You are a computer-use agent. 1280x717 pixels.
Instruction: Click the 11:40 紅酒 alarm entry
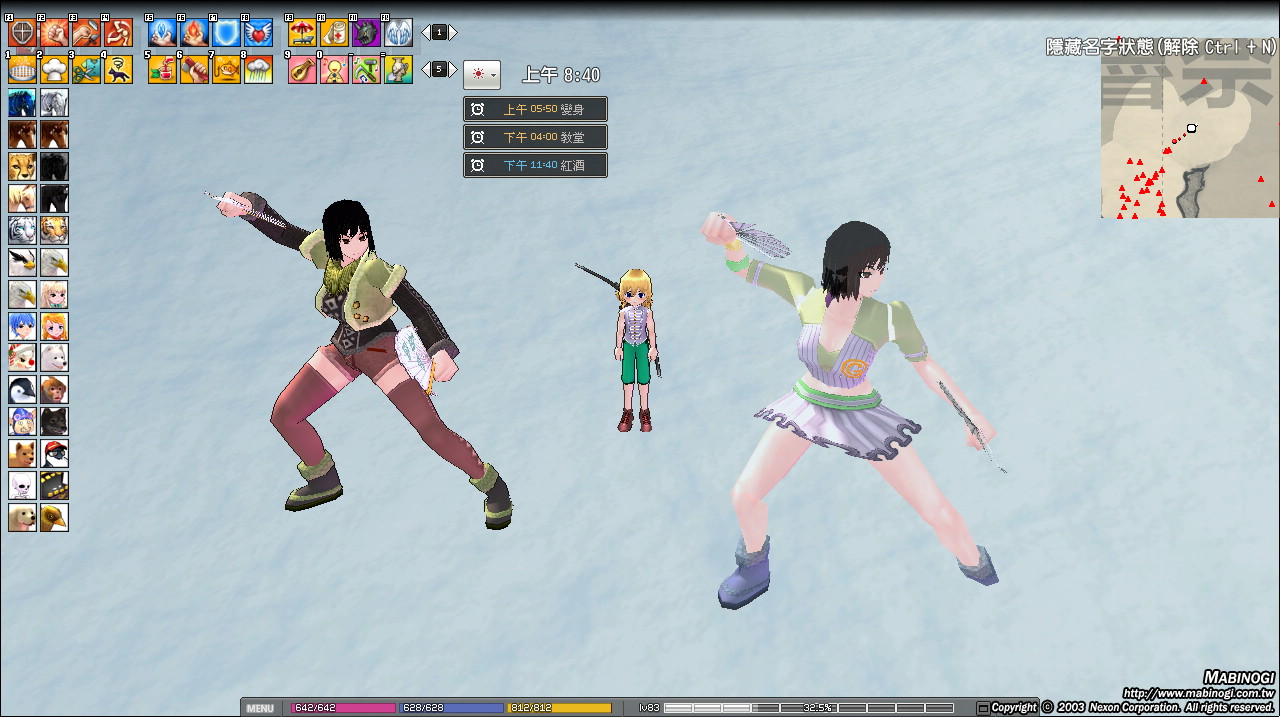(535, 165)
